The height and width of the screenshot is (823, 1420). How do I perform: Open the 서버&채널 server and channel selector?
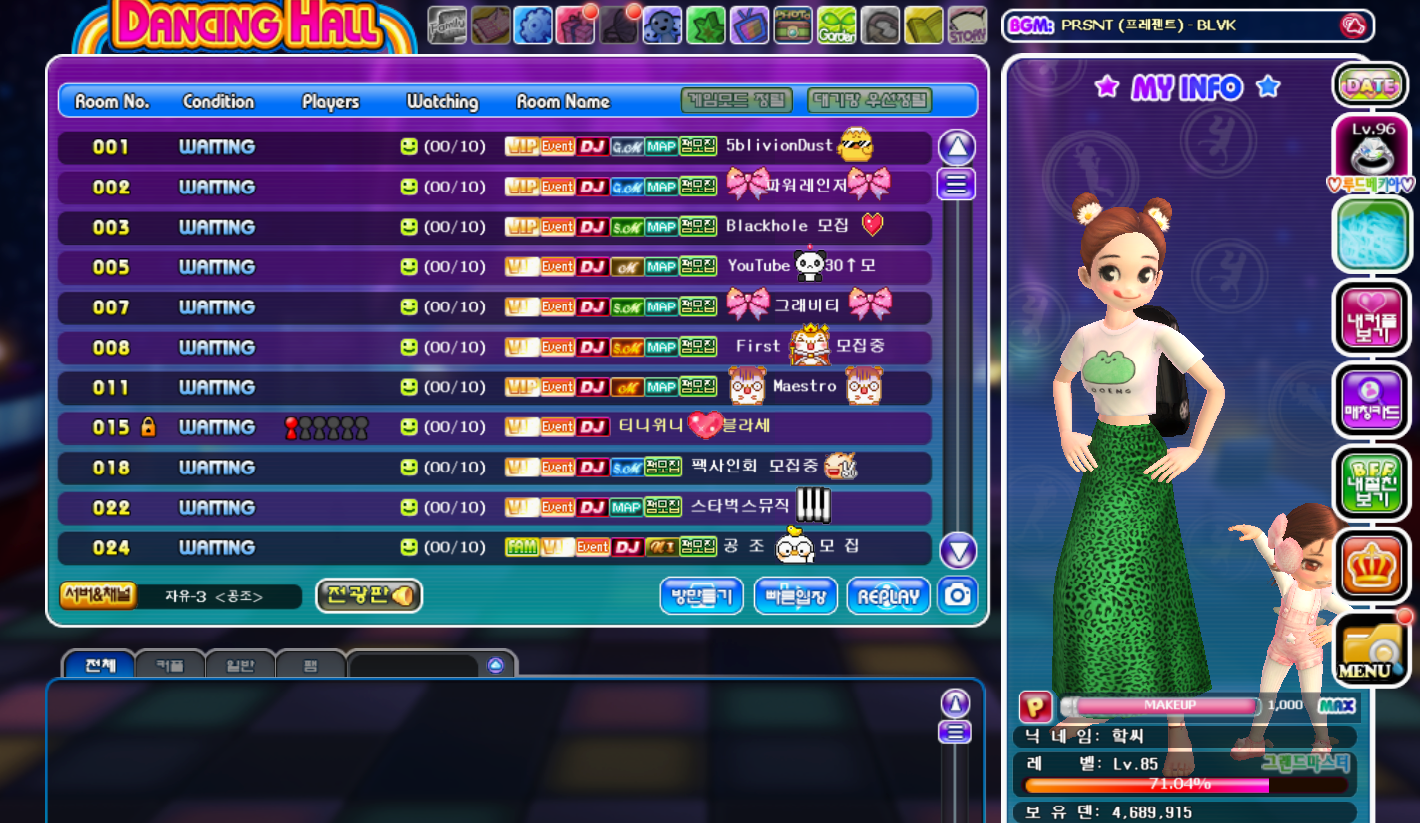coord(98,596)
